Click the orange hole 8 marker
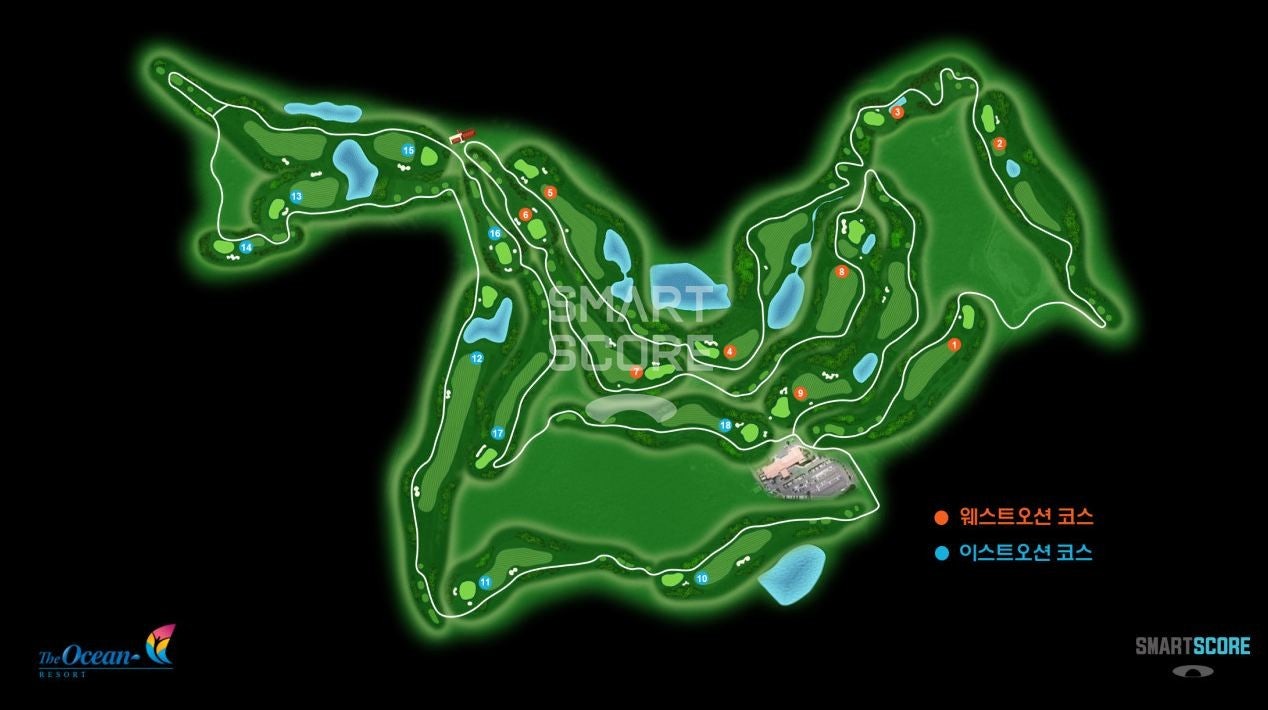The image size is (1268, 710). tap(841, 271)
